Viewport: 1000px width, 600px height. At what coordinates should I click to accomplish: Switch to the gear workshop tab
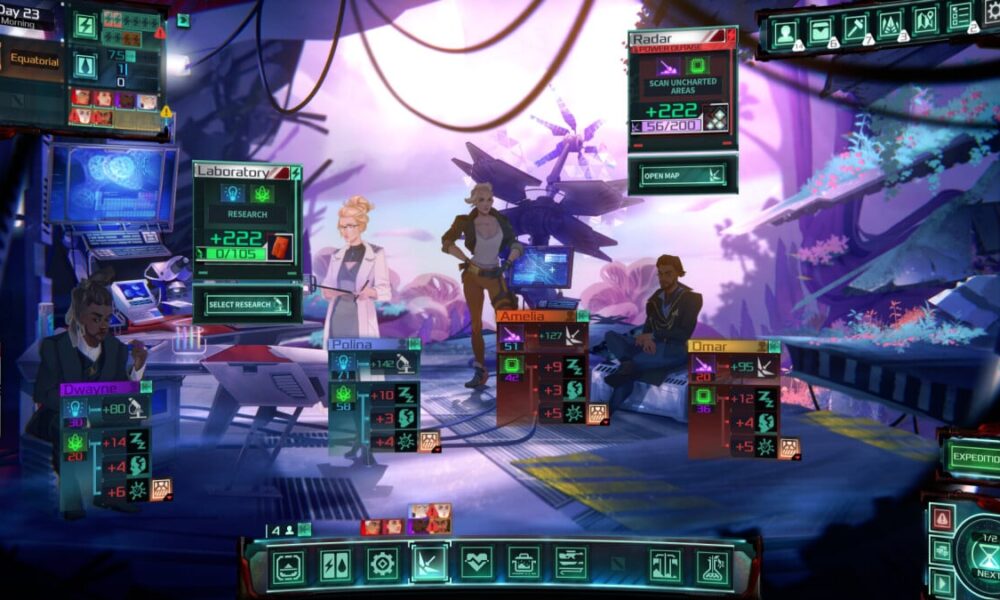point(382,565)
